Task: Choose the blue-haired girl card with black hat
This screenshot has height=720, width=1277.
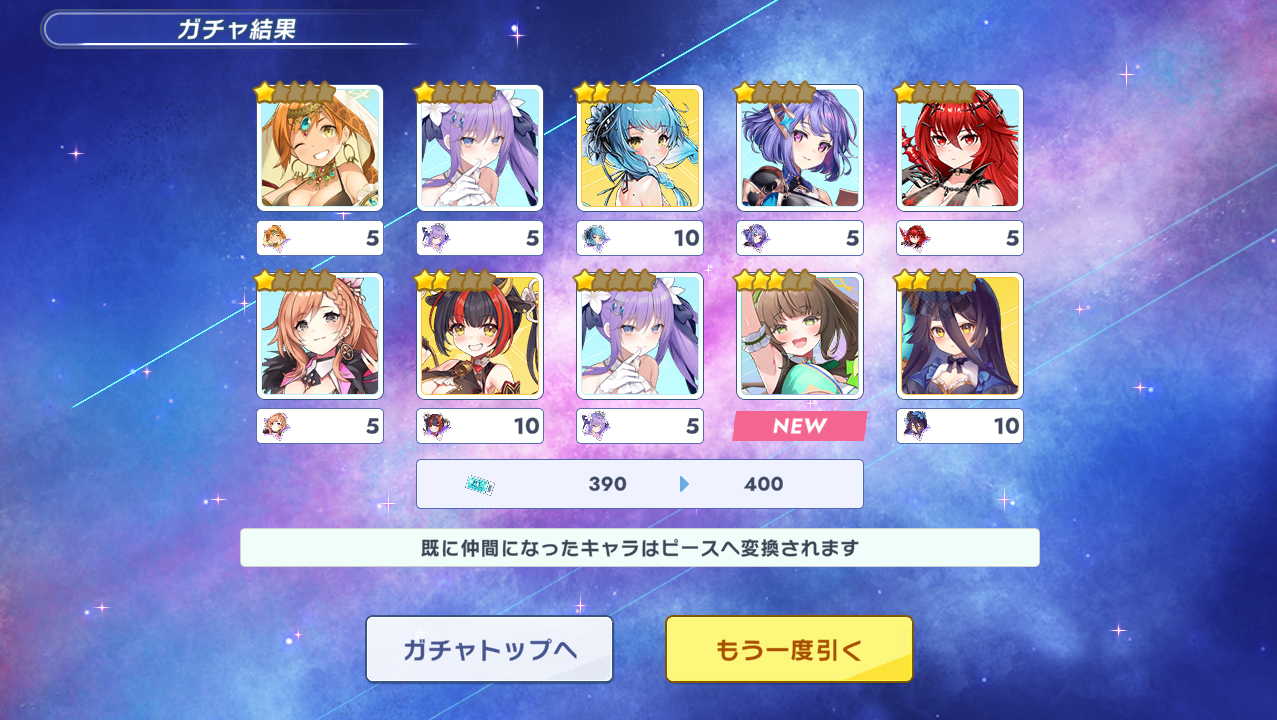Action: pos(640,148)
